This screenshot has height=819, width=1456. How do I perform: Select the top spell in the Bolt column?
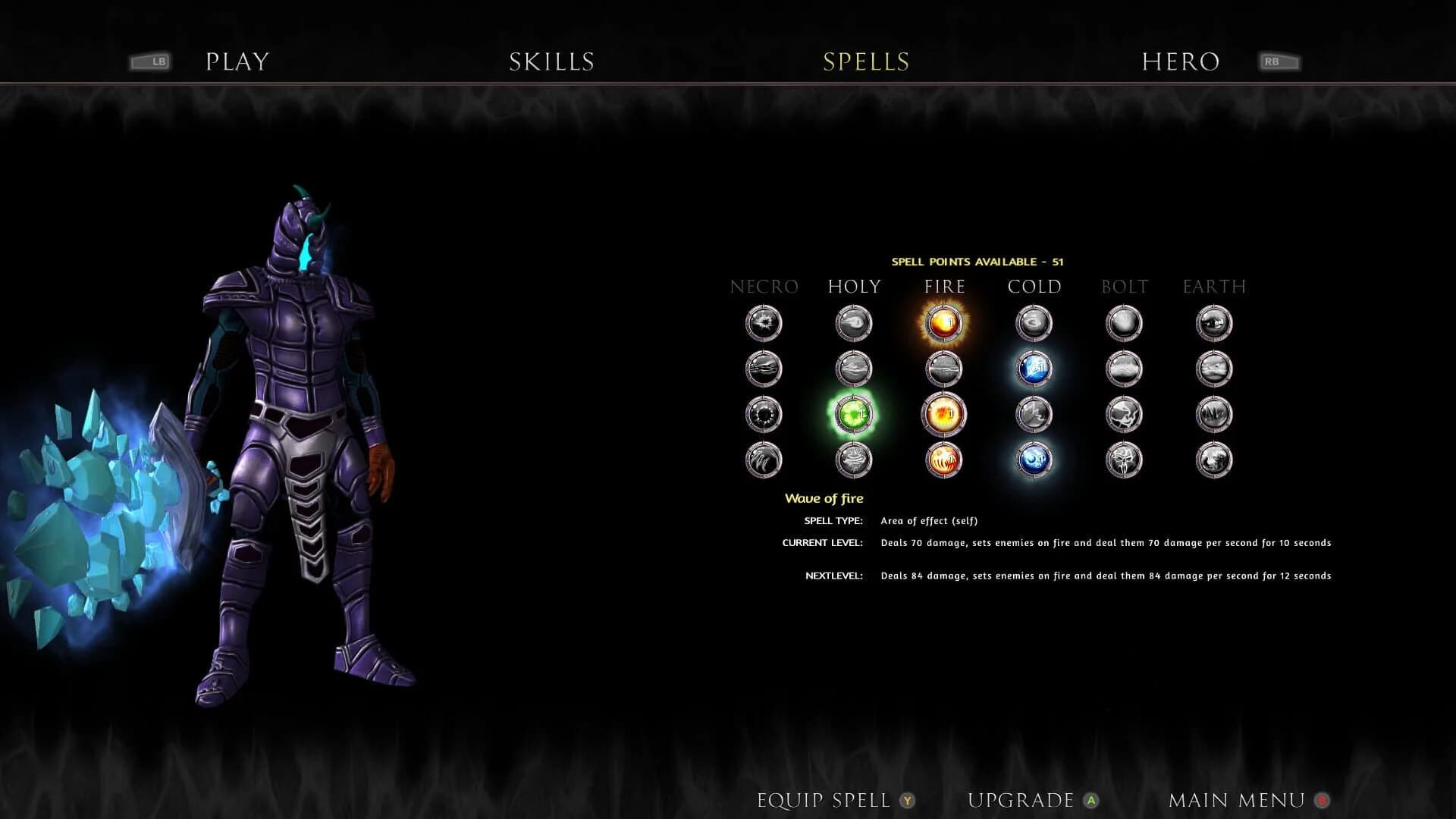(x=1123, y=322)
